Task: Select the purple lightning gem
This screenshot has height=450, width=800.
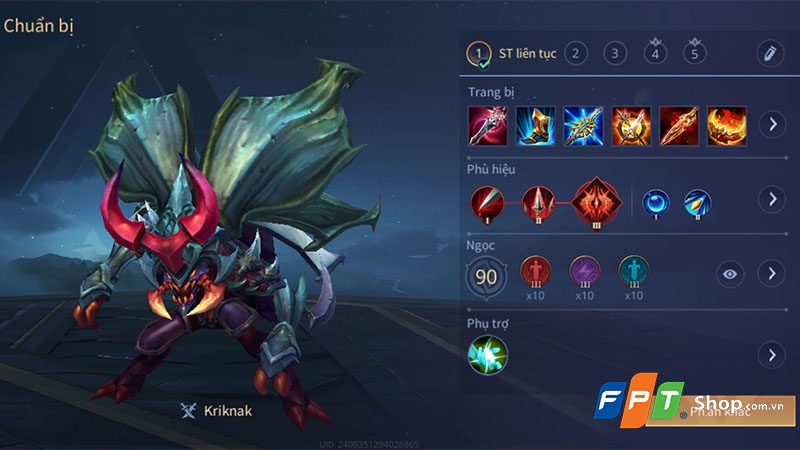Action: click(x=585, y=272)
